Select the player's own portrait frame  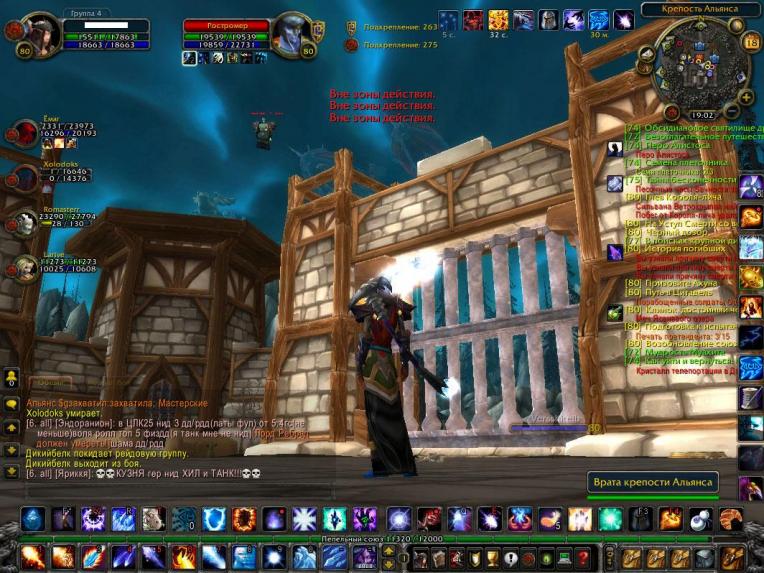(41, 36)
